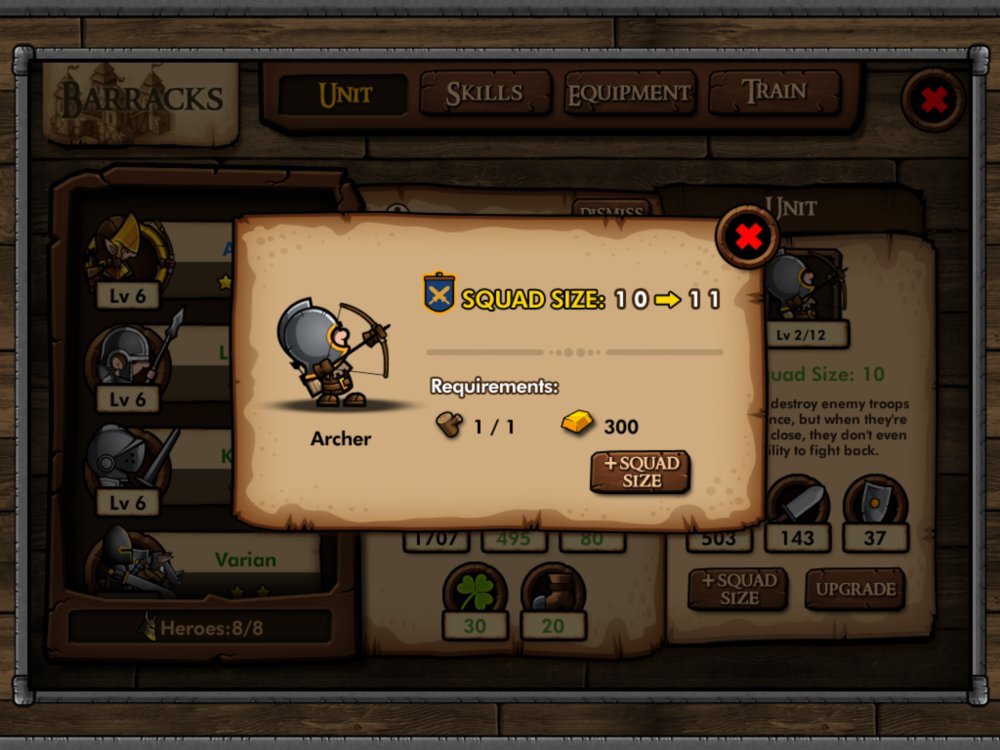Click the shield defense stat icon
Viewport: 1000px width, 750px height.
[x=875, y=501]
